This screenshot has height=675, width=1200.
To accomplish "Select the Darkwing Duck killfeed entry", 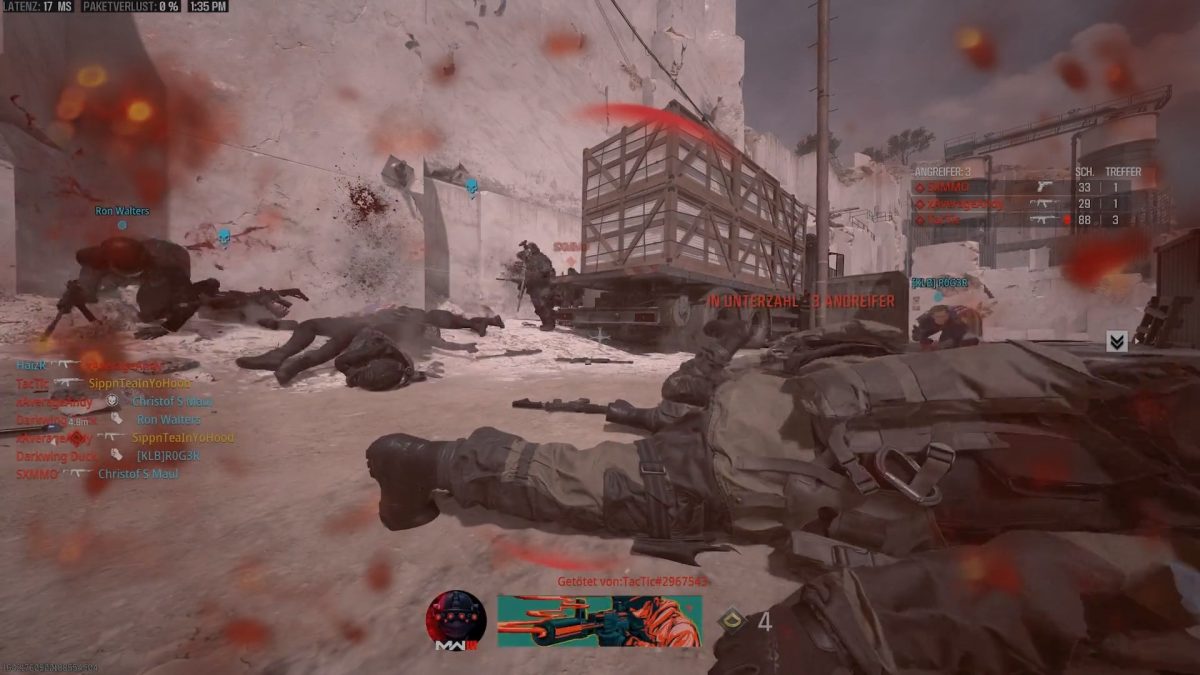I will click(108, 456).
